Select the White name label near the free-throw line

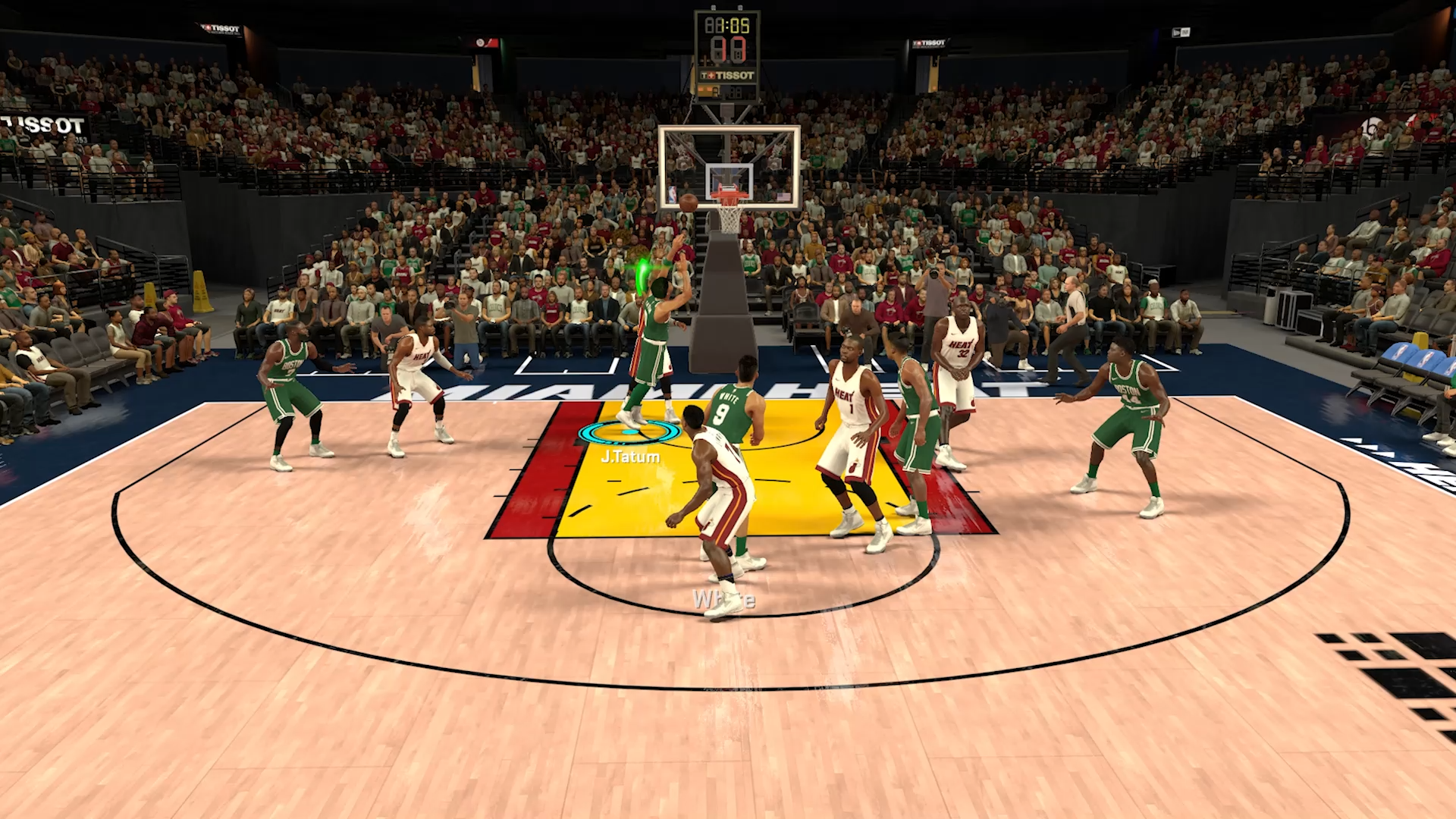point(723,600)
